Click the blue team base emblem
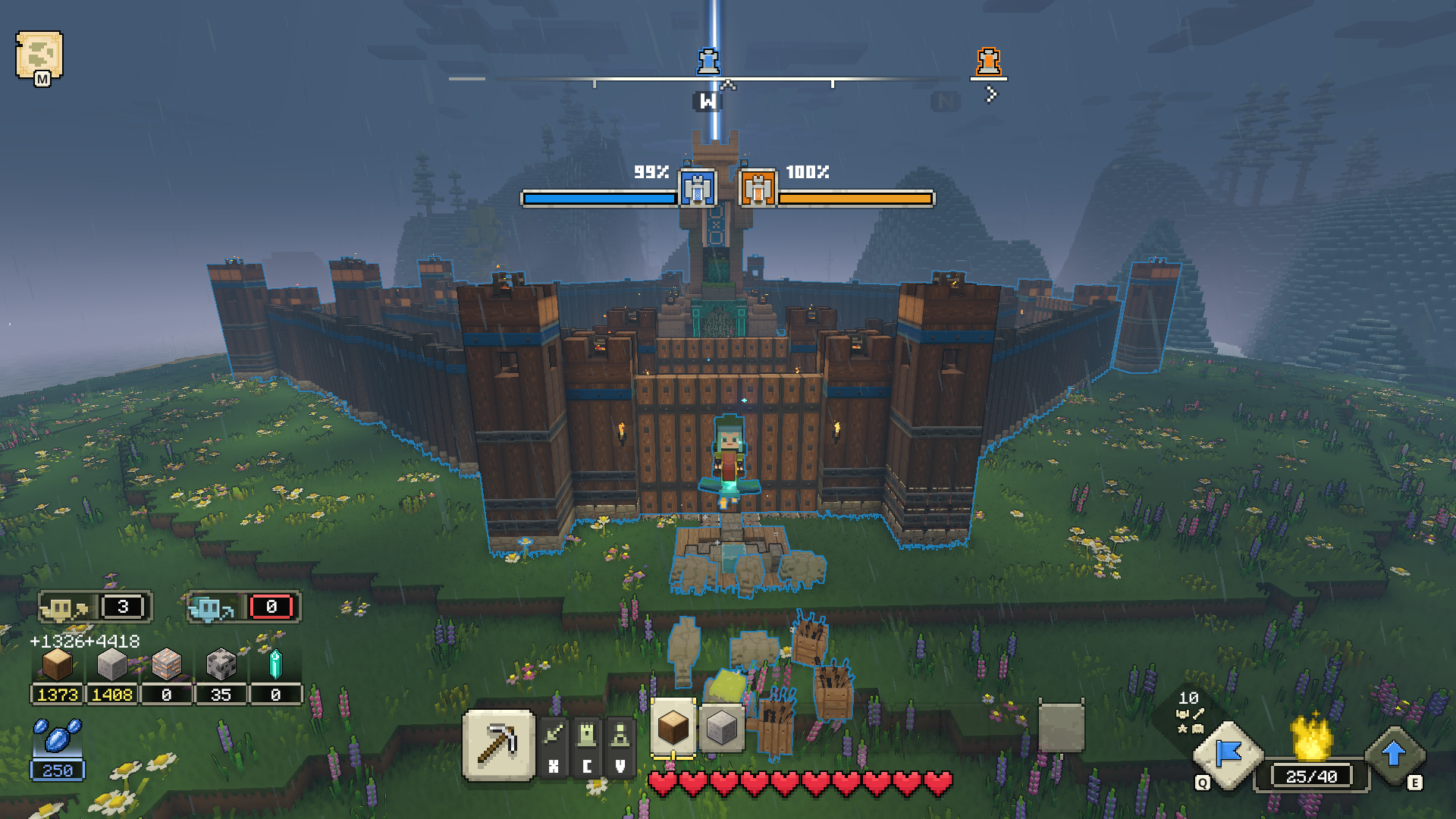 [698, 188]
